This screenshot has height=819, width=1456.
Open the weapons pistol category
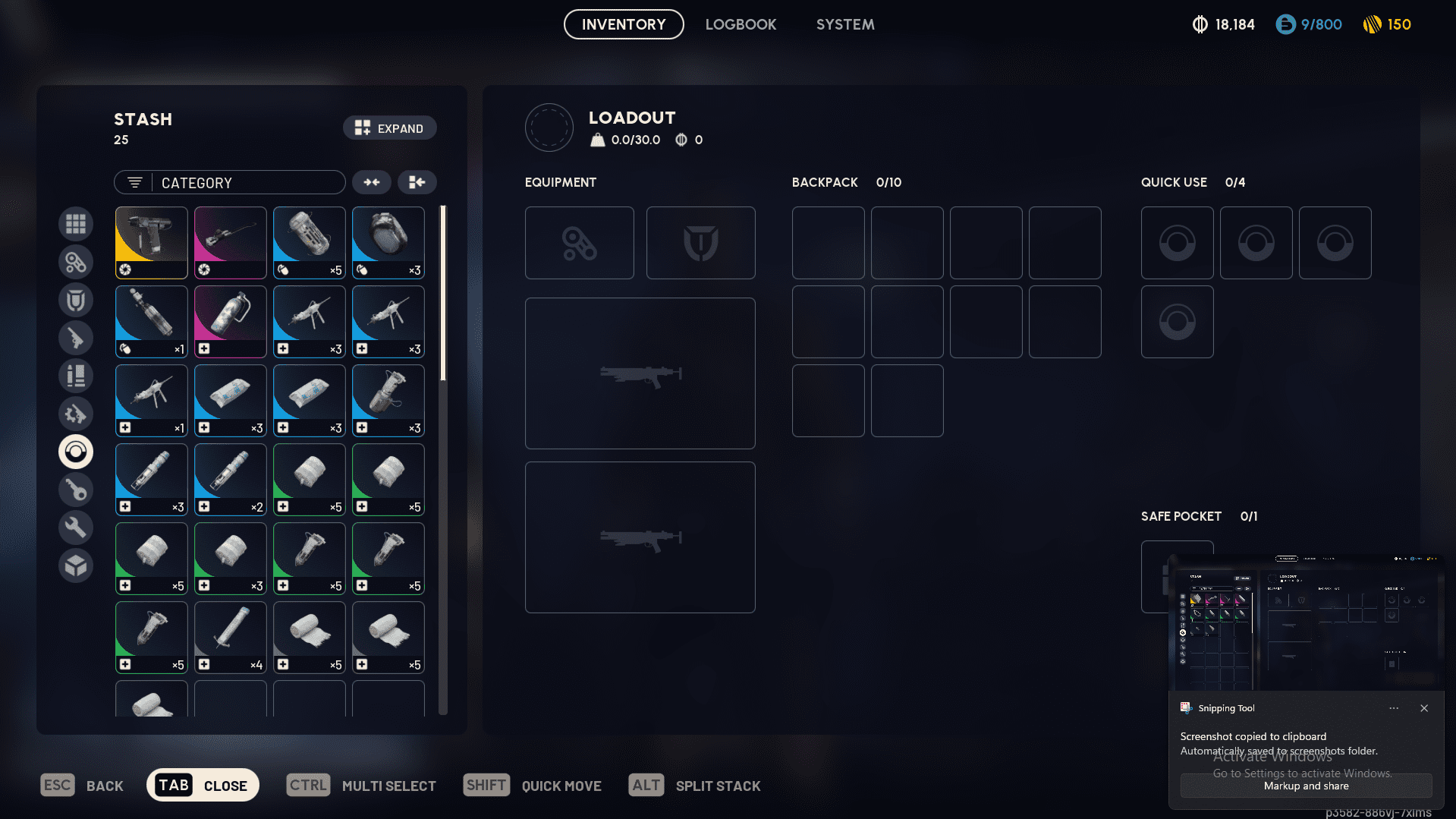(x=76, y=338)
